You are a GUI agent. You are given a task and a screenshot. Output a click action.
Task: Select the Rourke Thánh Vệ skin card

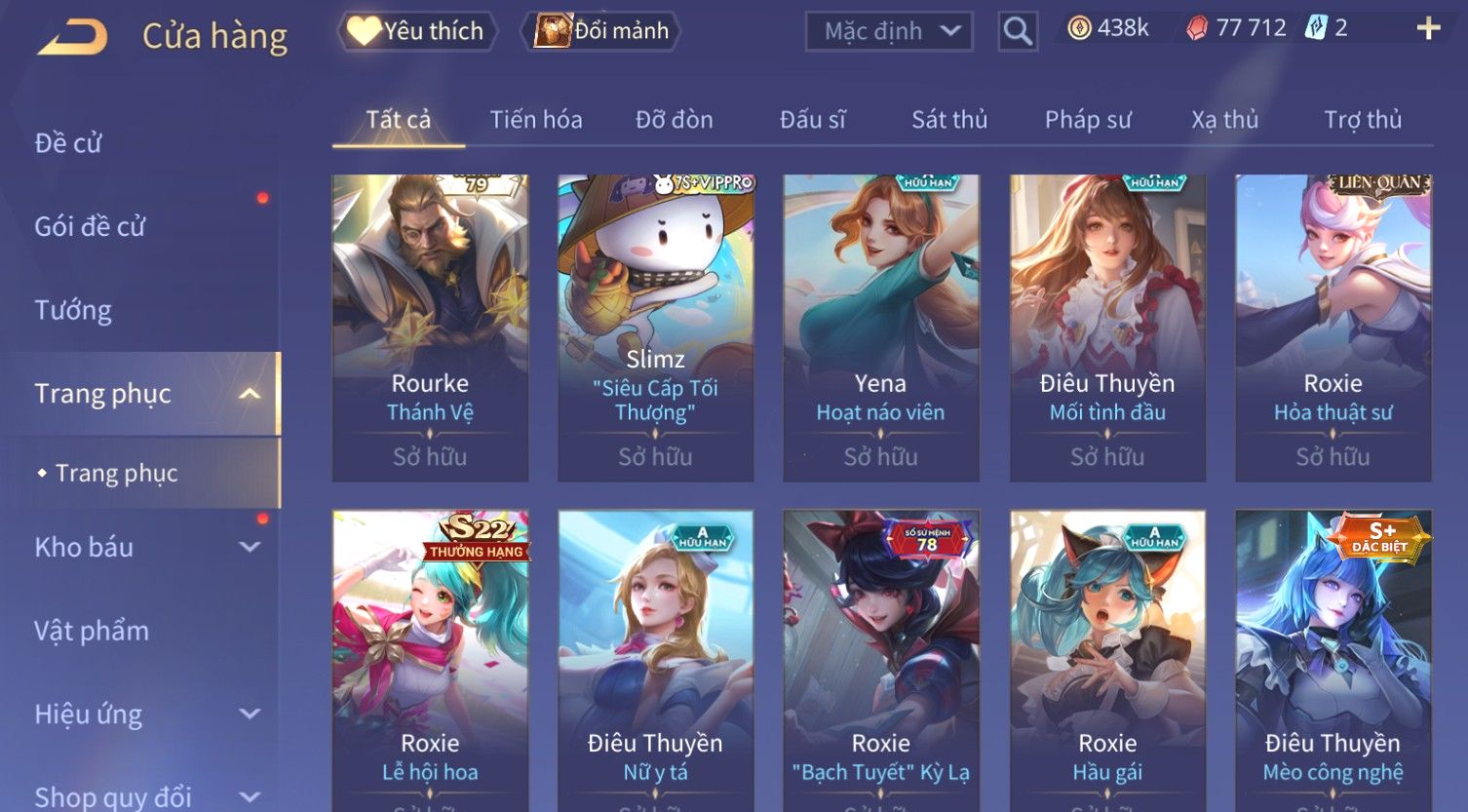[430, 327]
